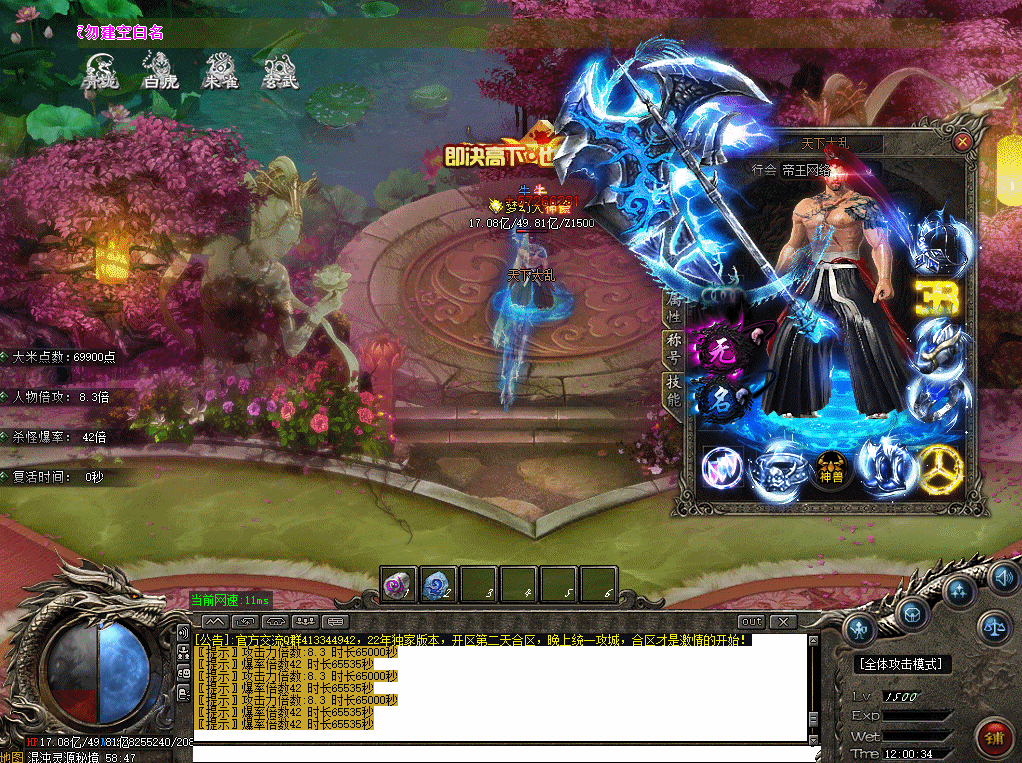Click the chat window's out button

pyautogui.click(x=751, y=622)
